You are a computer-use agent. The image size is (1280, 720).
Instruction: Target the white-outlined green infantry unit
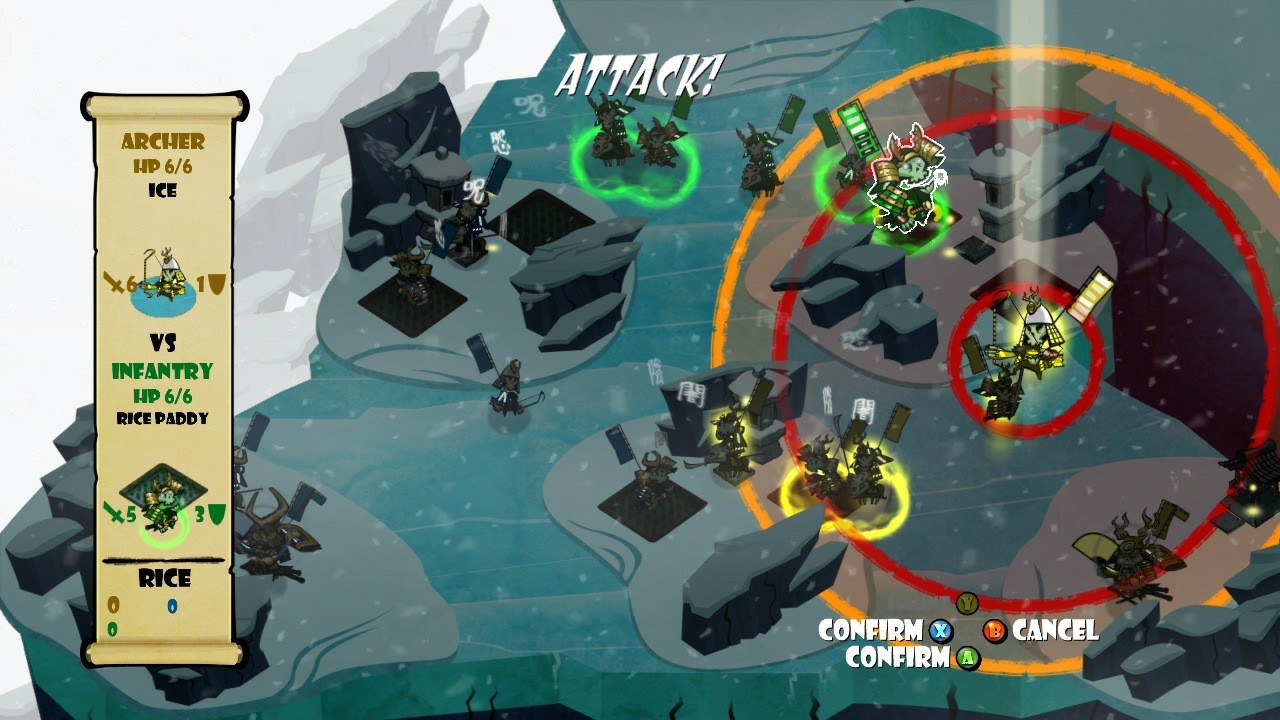coord(905,182)
